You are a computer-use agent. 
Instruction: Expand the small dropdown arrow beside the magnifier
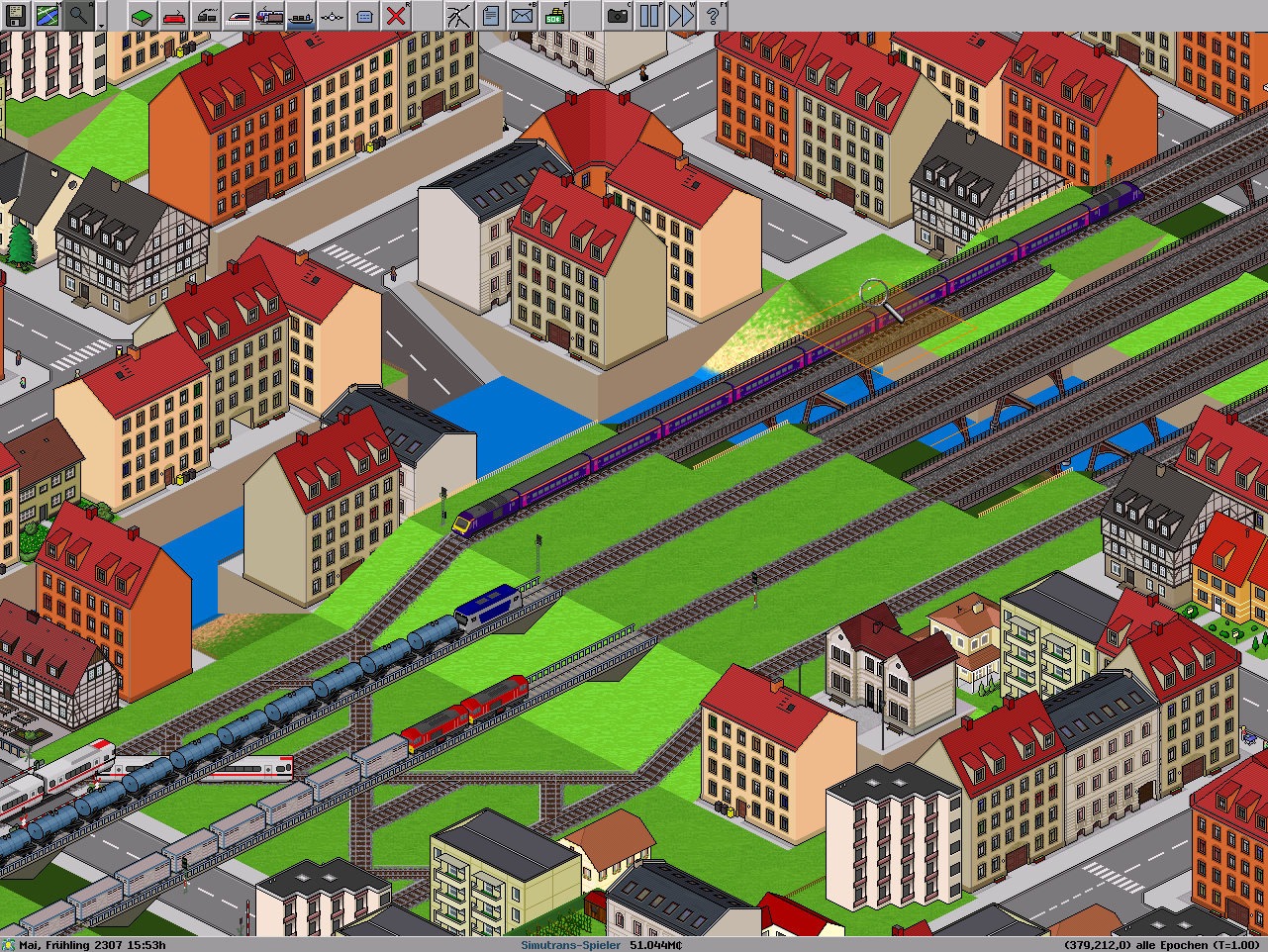click(101, 22)
